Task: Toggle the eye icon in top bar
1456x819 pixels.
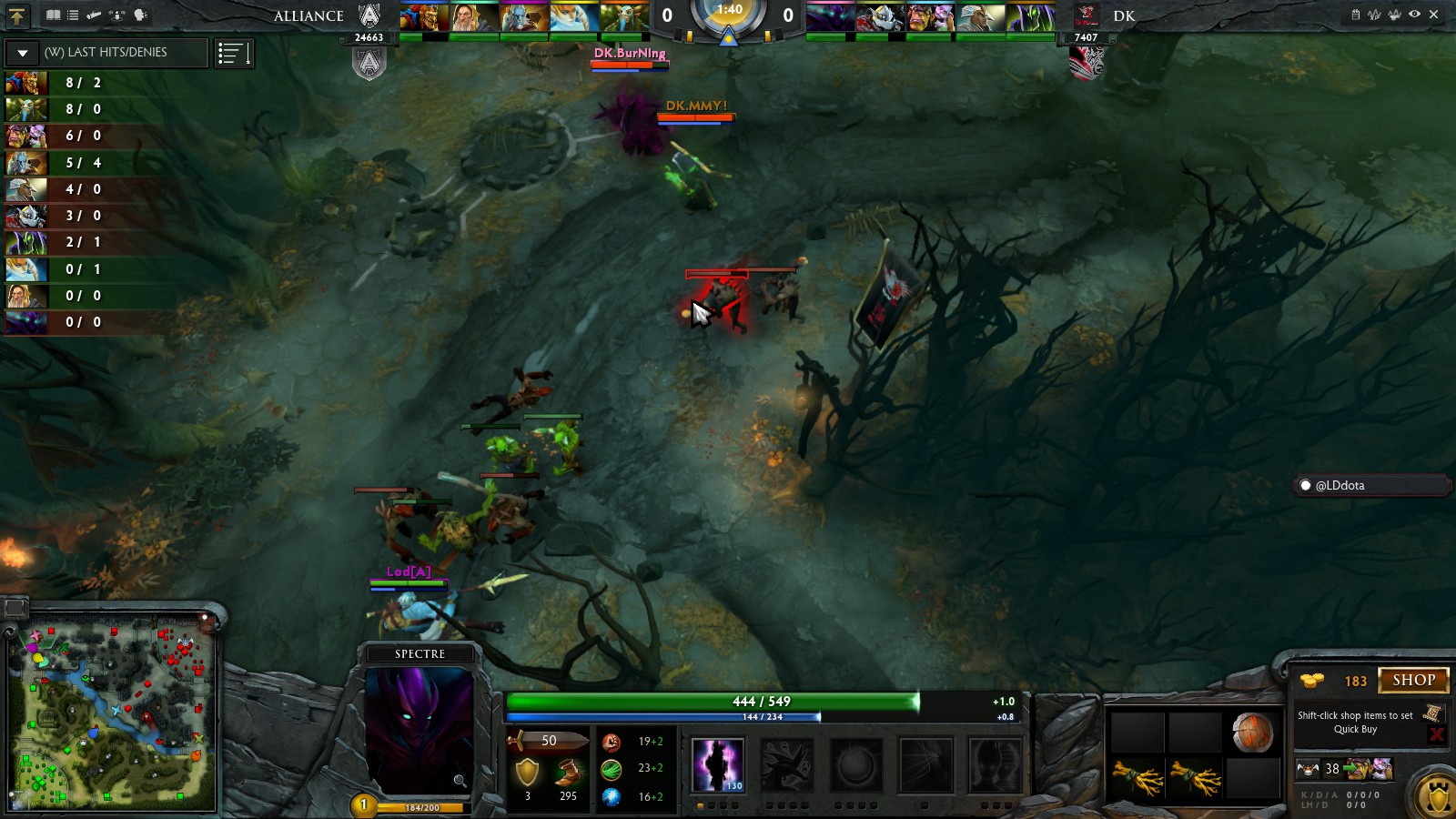Action: [1414, 15]
